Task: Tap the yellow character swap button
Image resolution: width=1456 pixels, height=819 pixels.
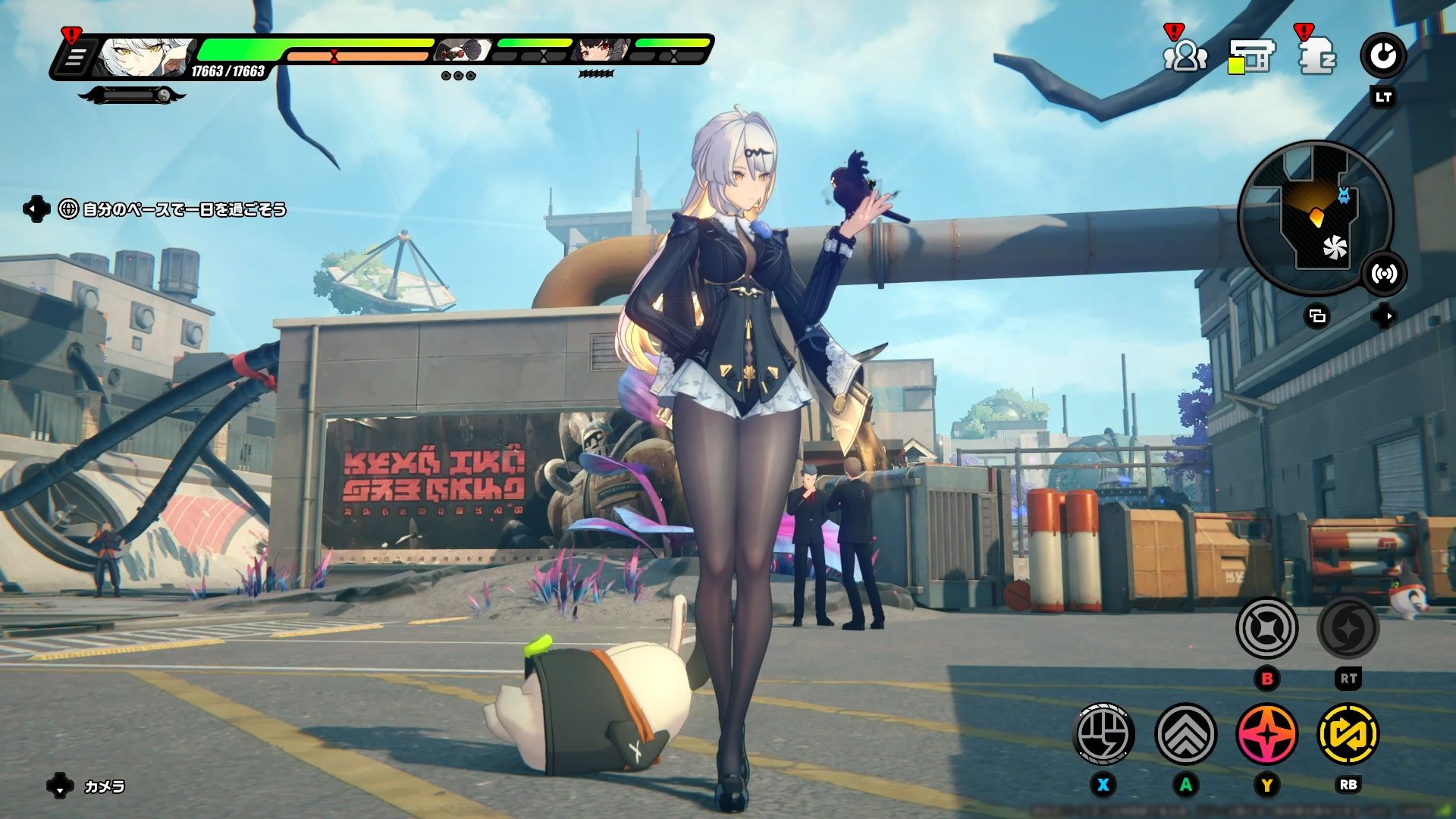Action: (1348, 734)
